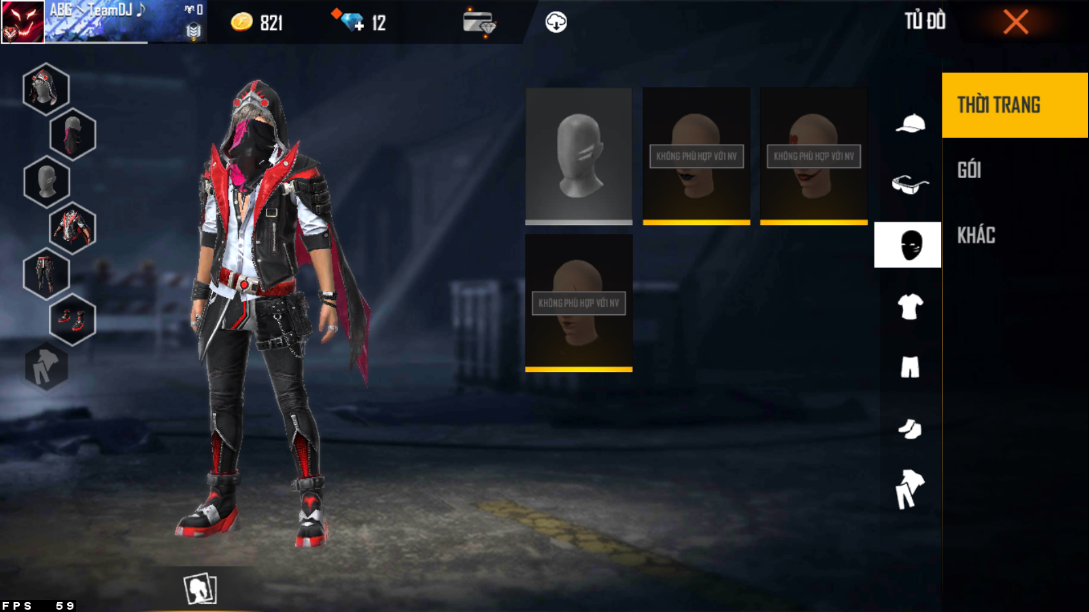This screenshot has width=1089, height=612.
Task: Open the shorts bottoms category
Action: click(x=909, y=367)
